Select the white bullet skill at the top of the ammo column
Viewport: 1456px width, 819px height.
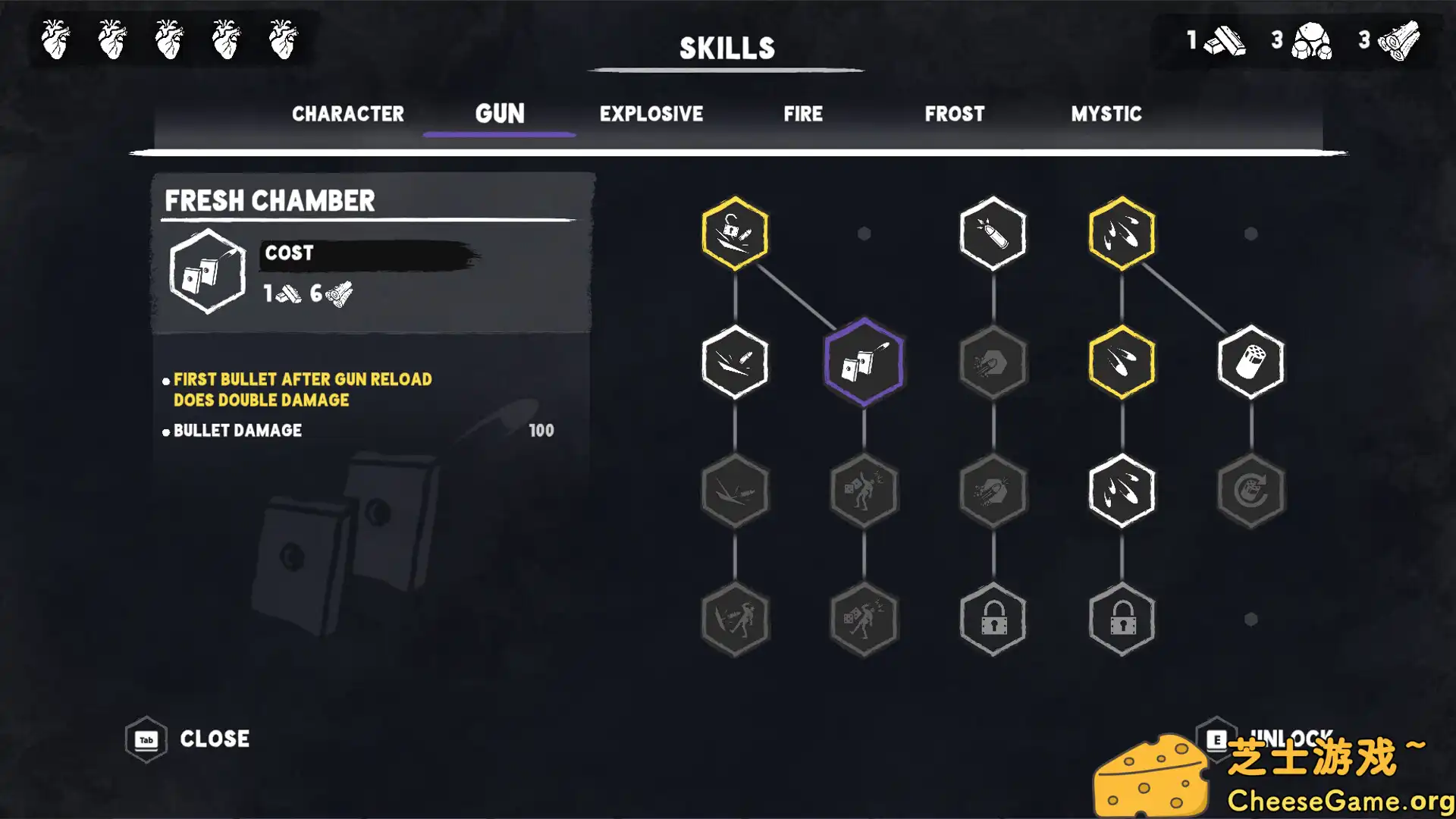(993, 233)
